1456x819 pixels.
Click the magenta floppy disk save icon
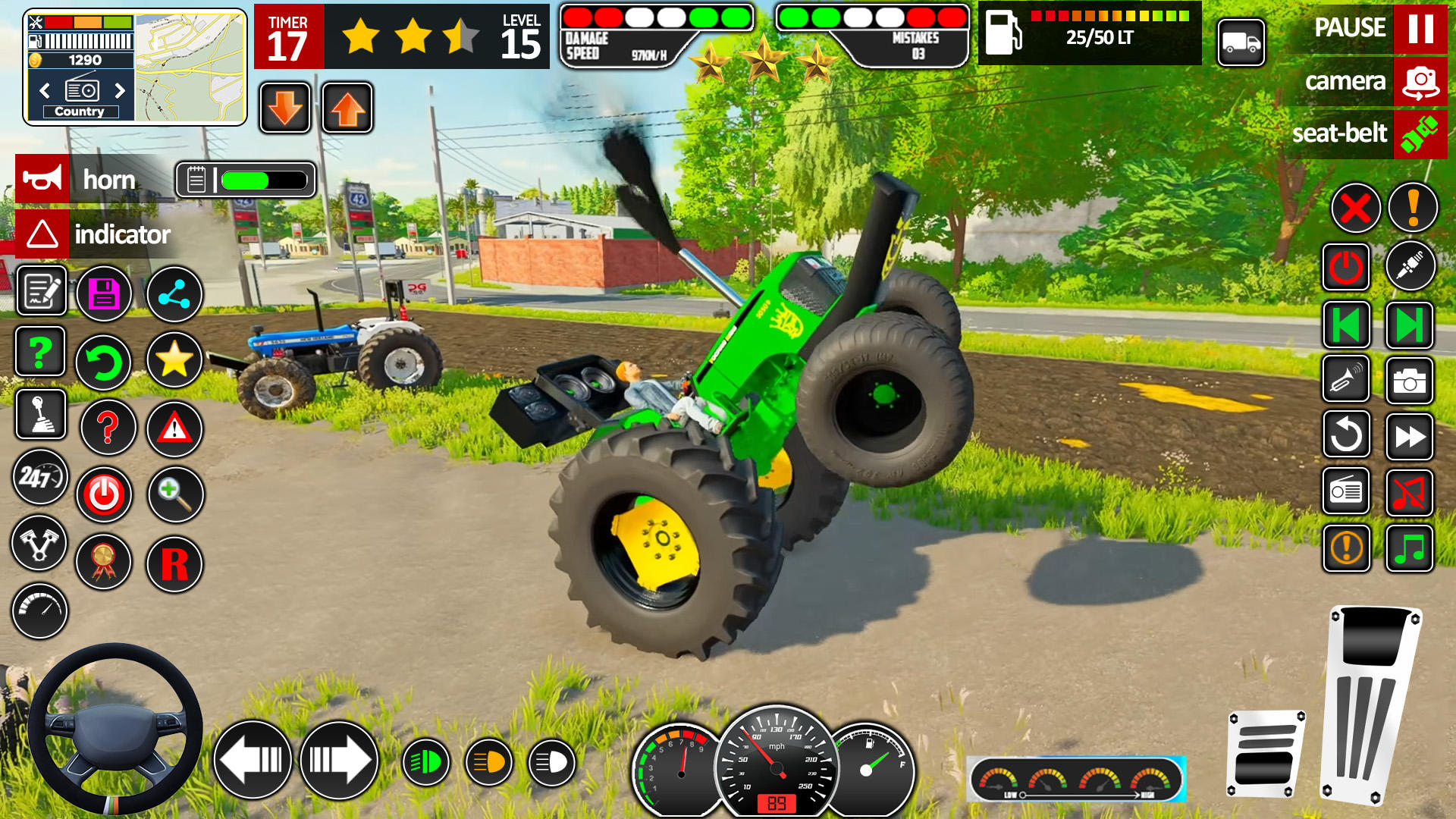pos(105,293)
